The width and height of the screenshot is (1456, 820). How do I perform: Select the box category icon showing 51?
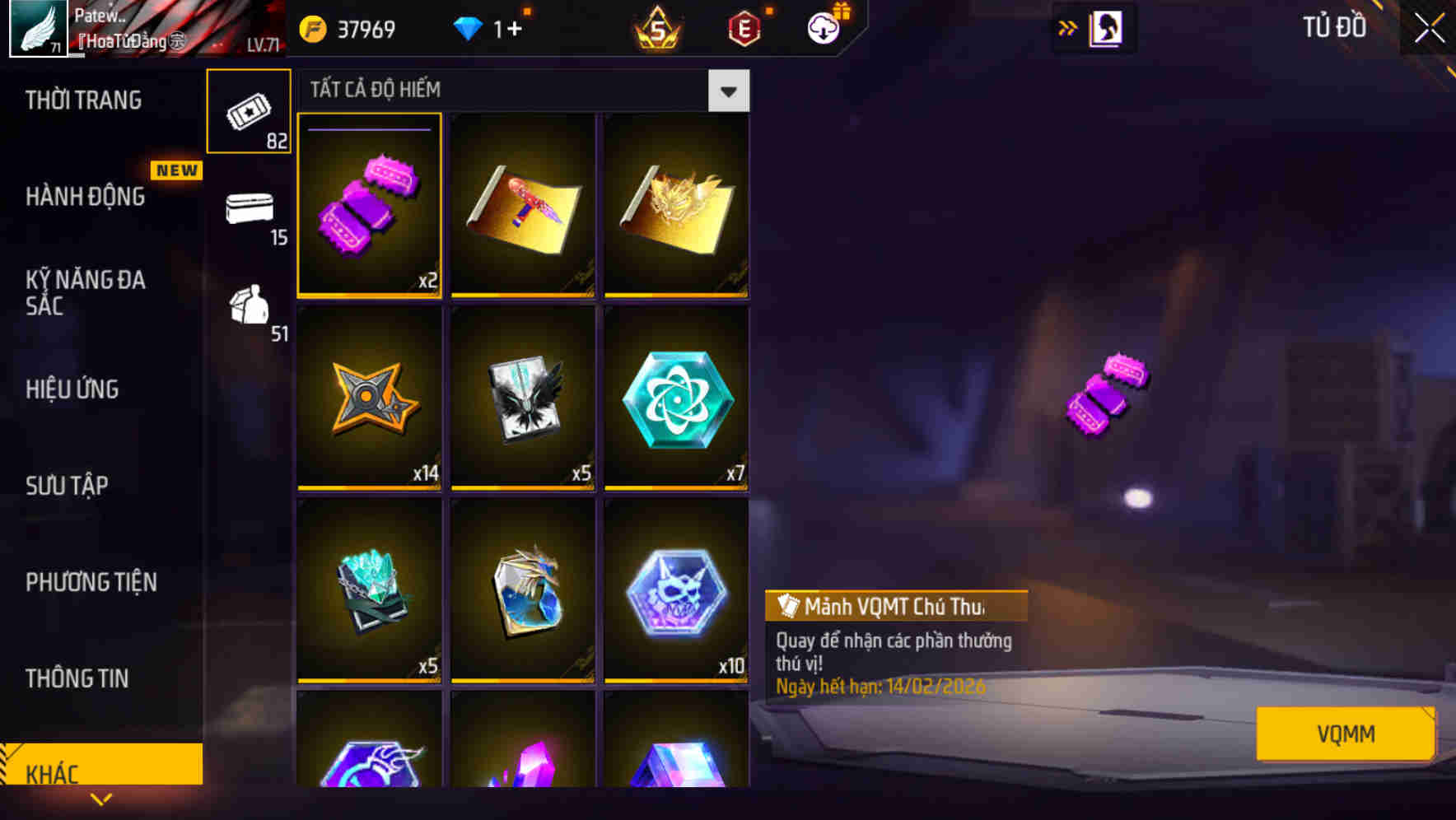coord(249,311)
